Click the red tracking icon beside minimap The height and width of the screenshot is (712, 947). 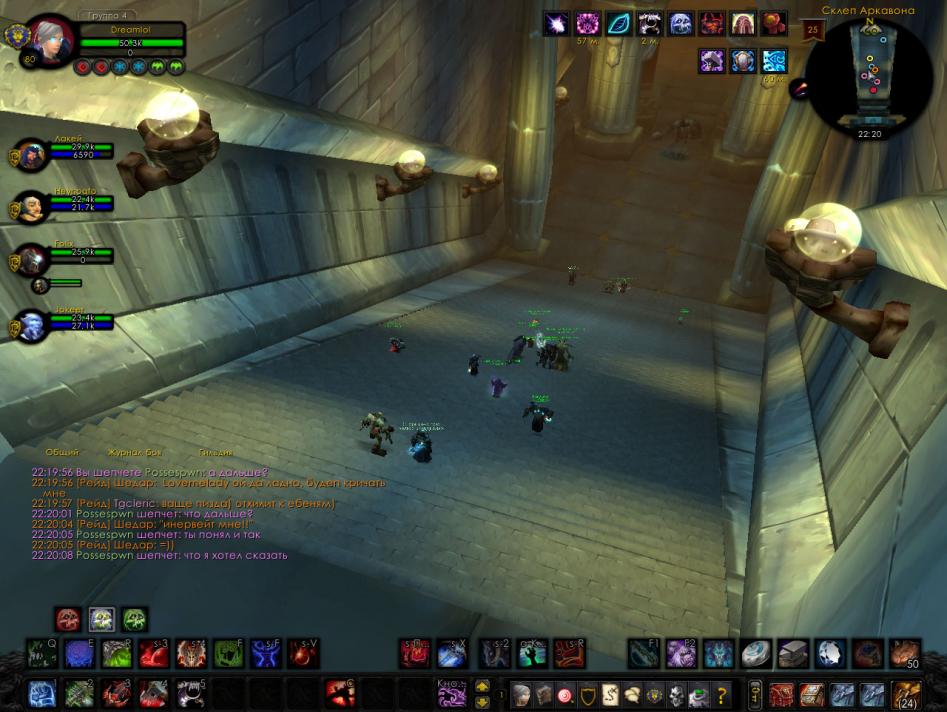tap(800, 90)
